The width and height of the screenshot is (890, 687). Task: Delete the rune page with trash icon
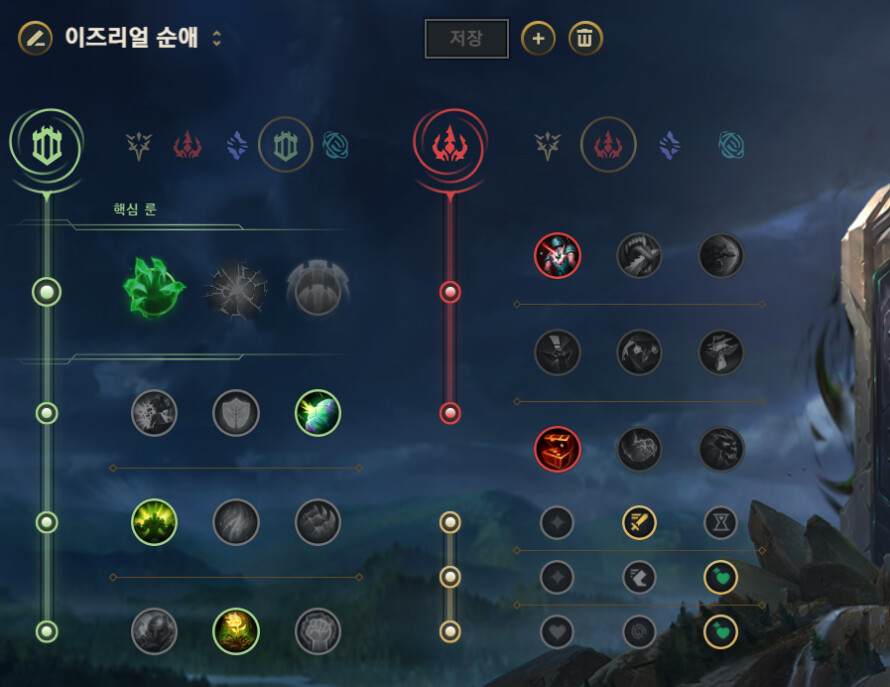click(585, 39)
